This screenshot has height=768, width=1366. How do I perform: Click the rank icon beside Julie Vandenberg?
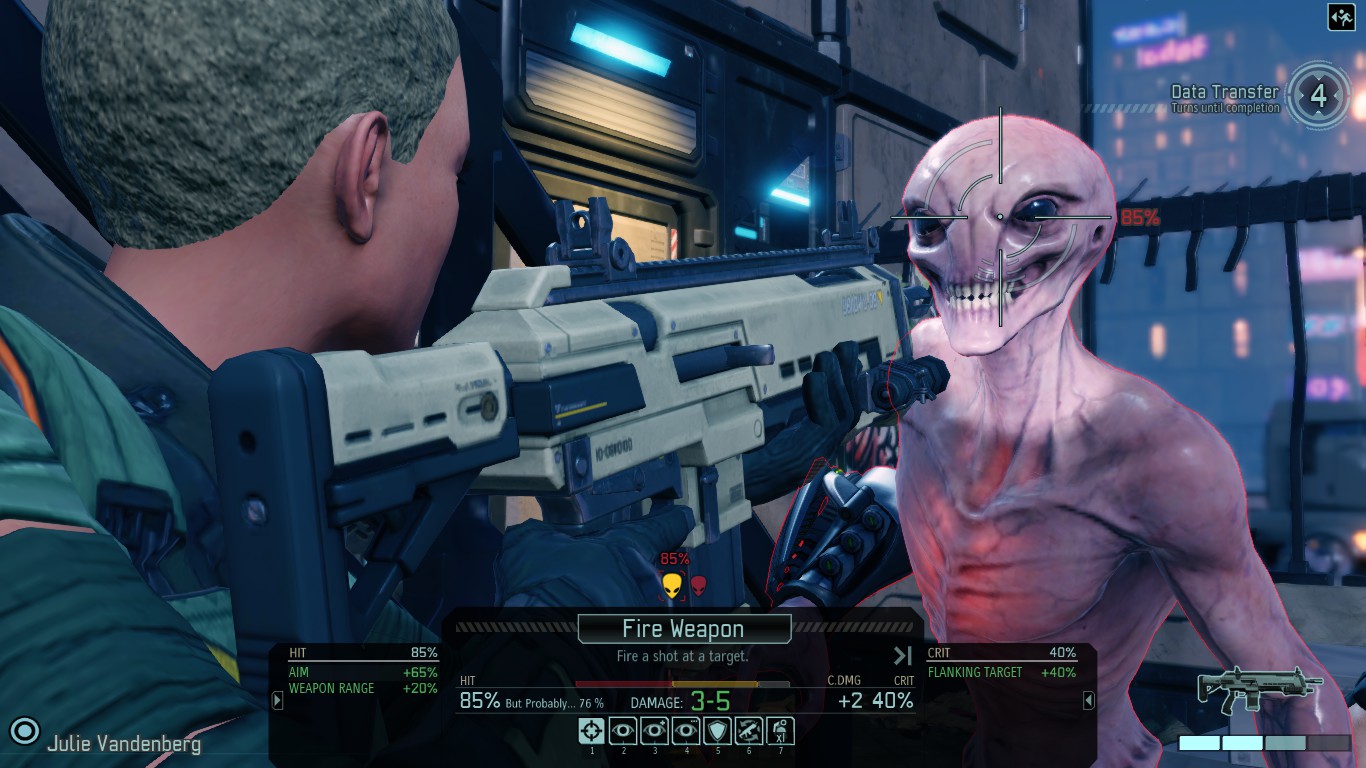(24, 730)
